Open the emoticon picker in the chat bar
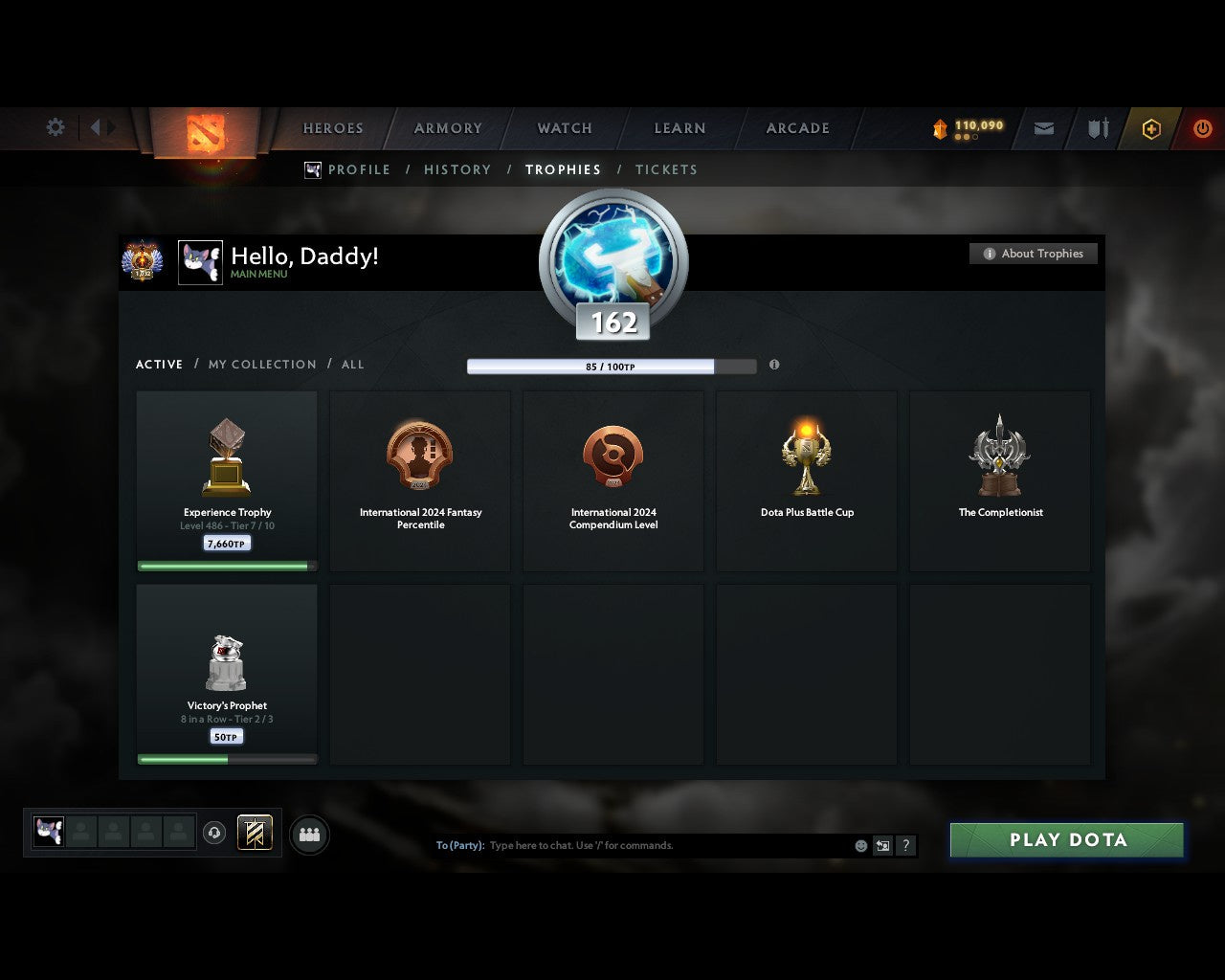Image resolution: width=1225 pixels, height=980 pixels. [x=860, y=846]
